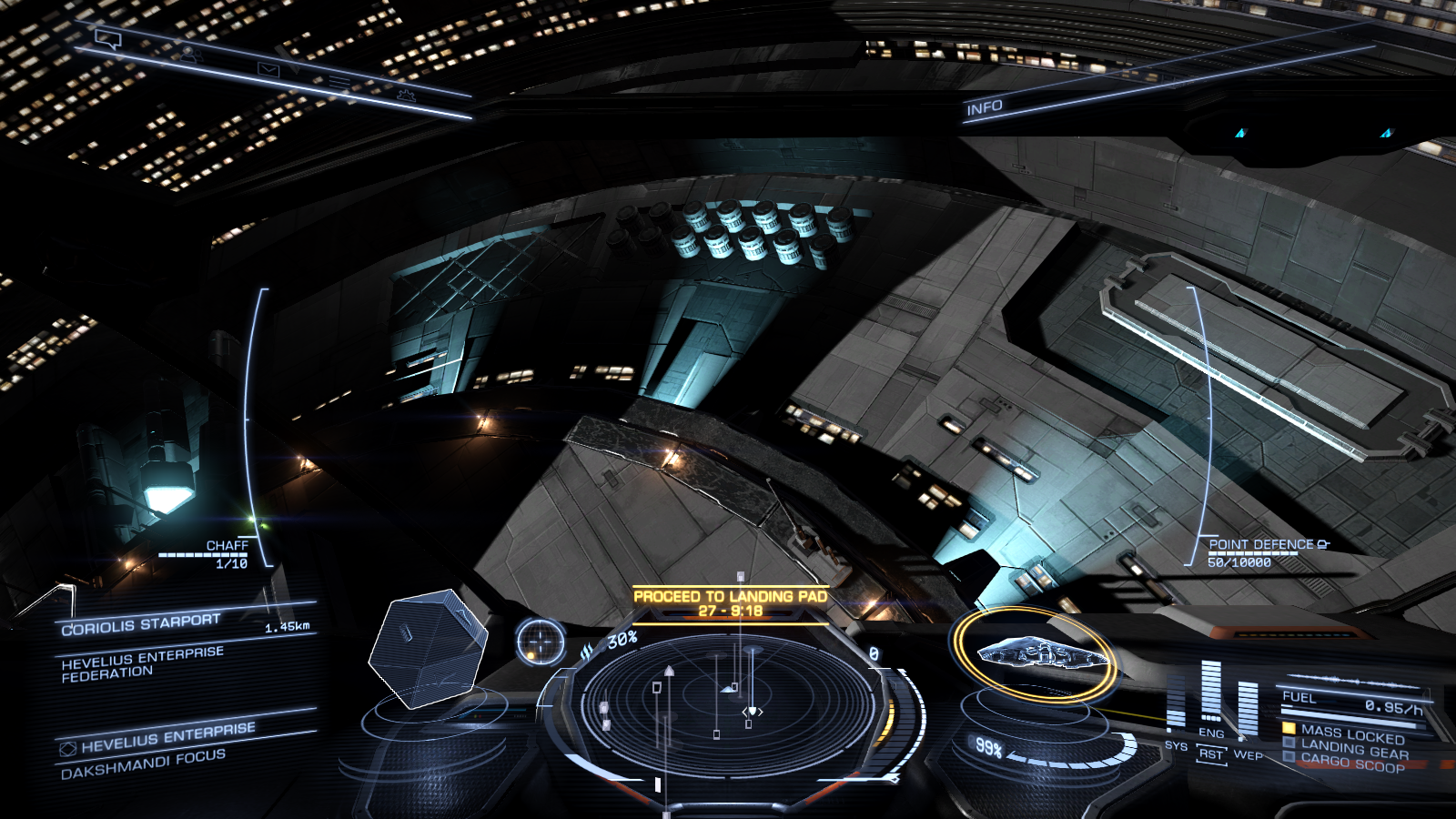Toggle the Cargo Scoop indicator
Screen dimensions: 1456x819
(1352, 763)
